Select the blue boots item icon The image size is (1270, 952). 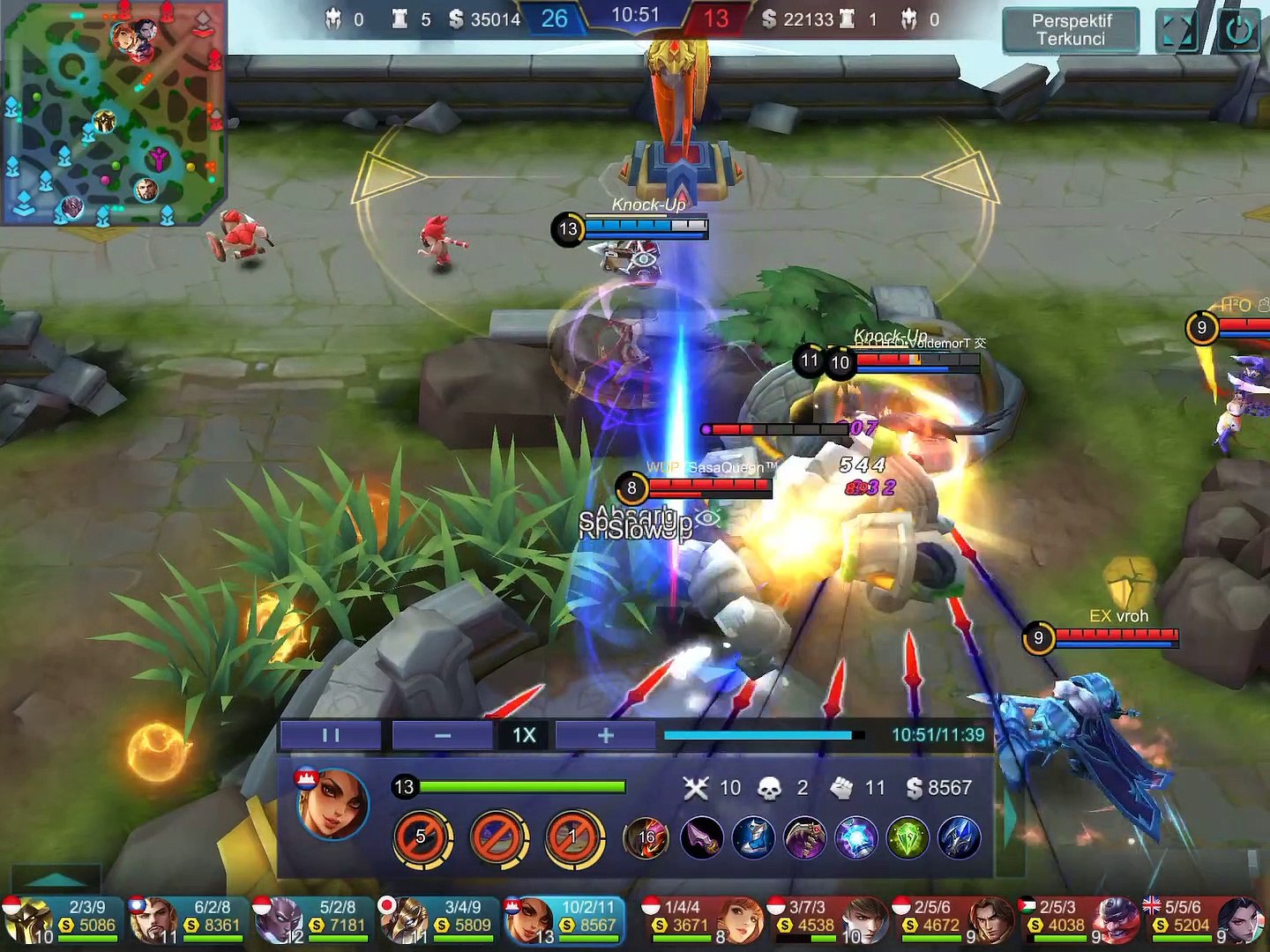pos(753,838)
